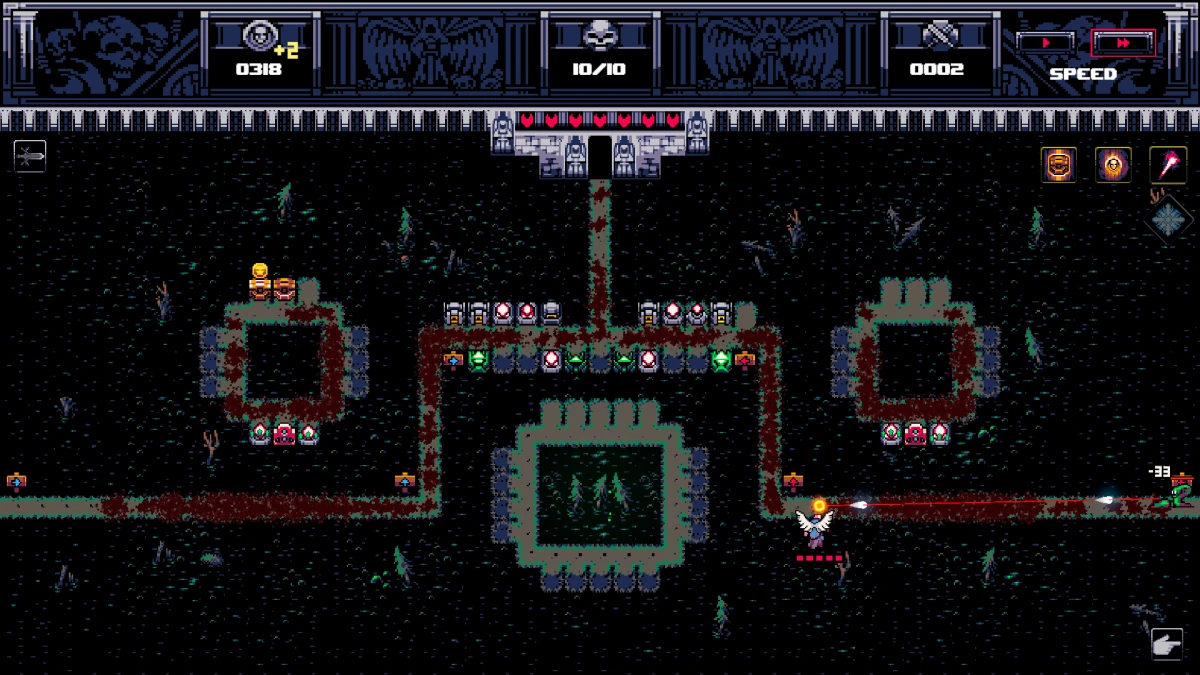The width and height of the screenshot is (1200, 675).
Task: Click the pointing hand button
Action: pos(1166,644)
